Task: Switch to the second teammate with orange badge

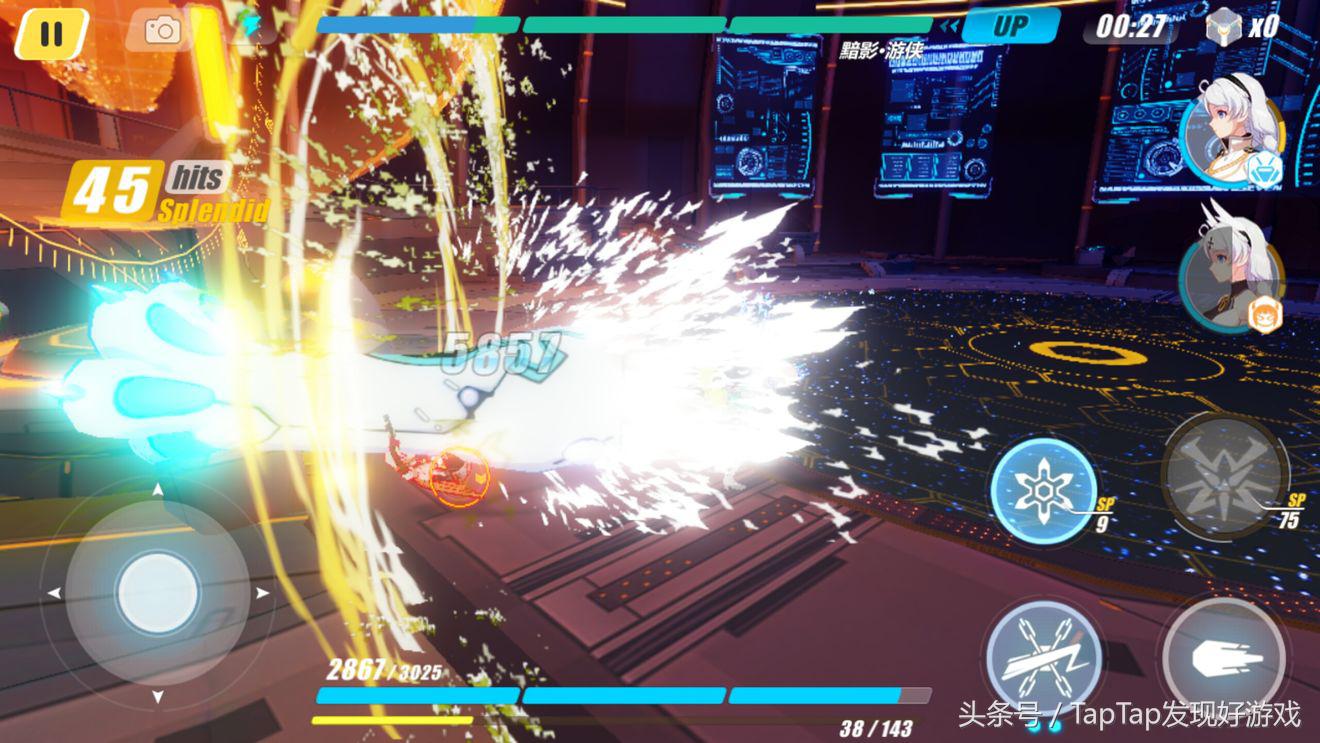Action: click(x=1227, y=282)
